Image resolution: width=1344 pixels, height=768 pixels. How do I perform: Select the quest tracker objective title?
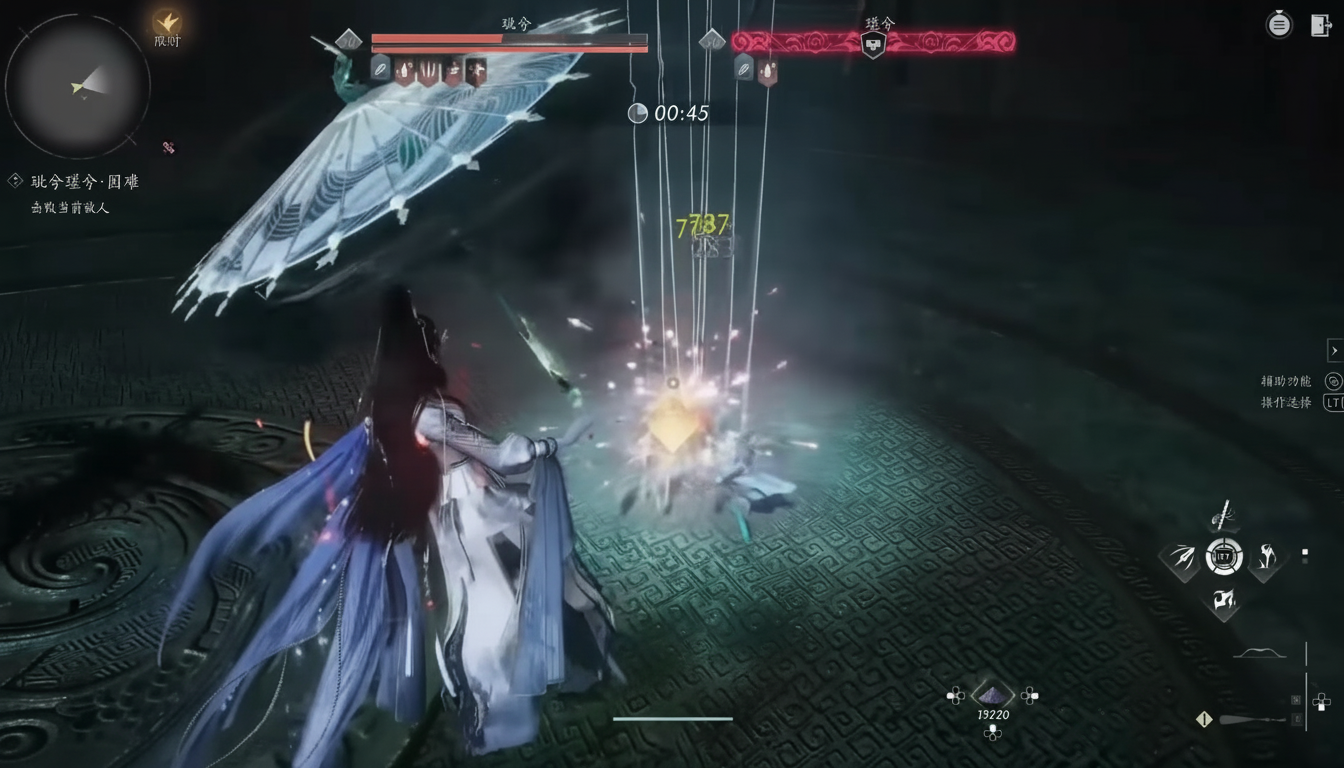[x=85, y=182]
